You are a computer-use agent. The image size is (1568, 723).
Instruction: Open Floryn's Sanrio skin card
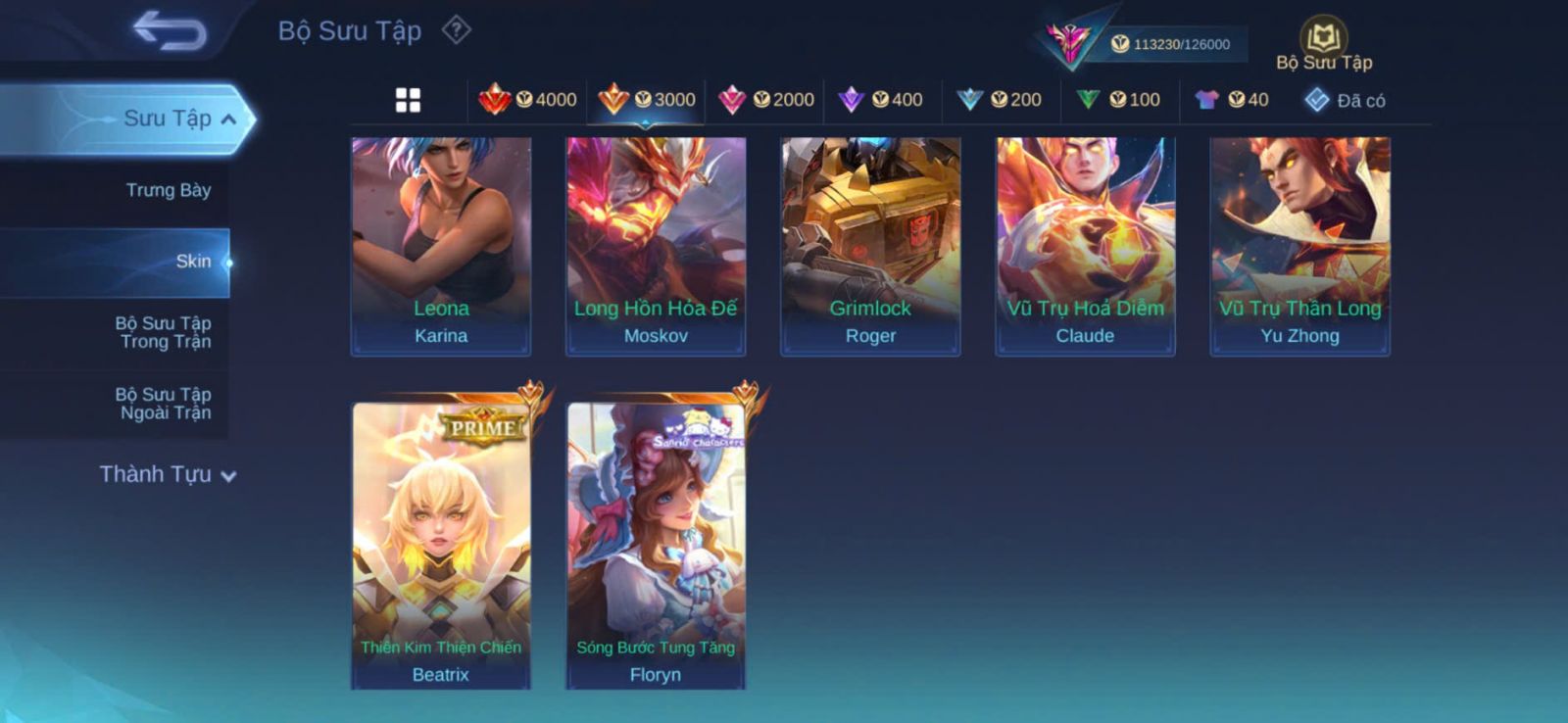point(656,545)
